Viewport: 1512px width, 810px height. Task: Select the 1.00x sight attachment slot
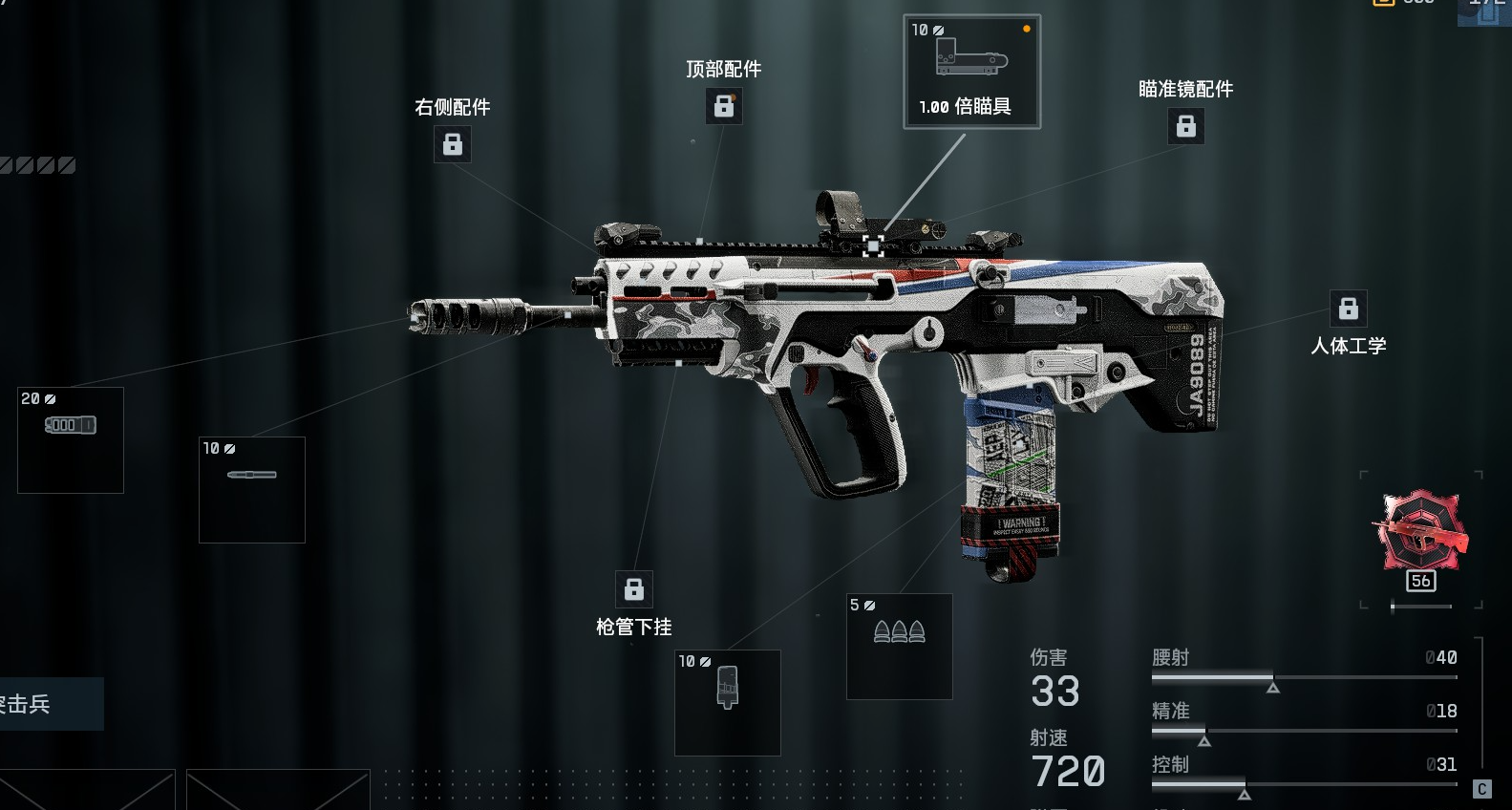coord(971,72)
